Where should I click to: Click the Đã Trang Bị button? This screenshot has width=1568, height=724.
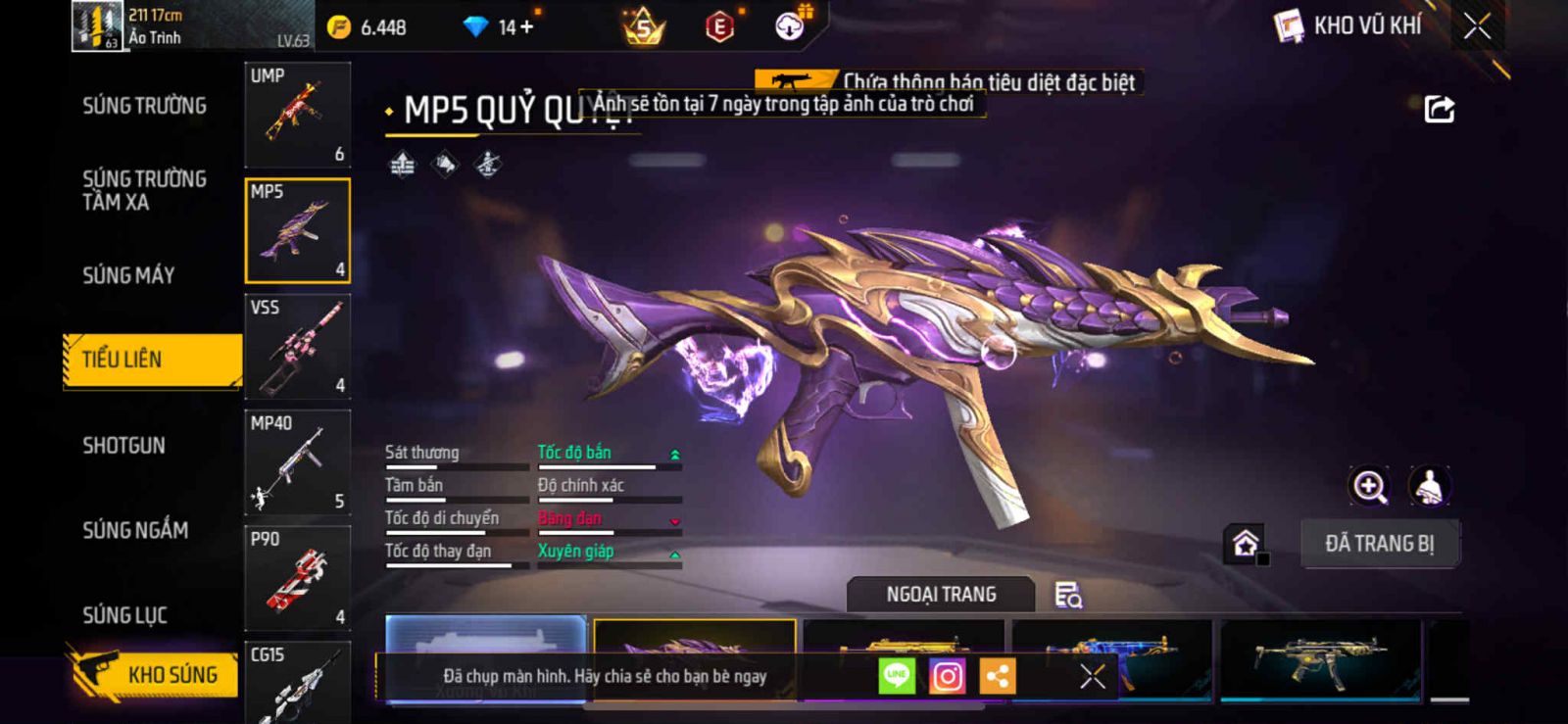pyautogui.click(x=1379, y=544)
